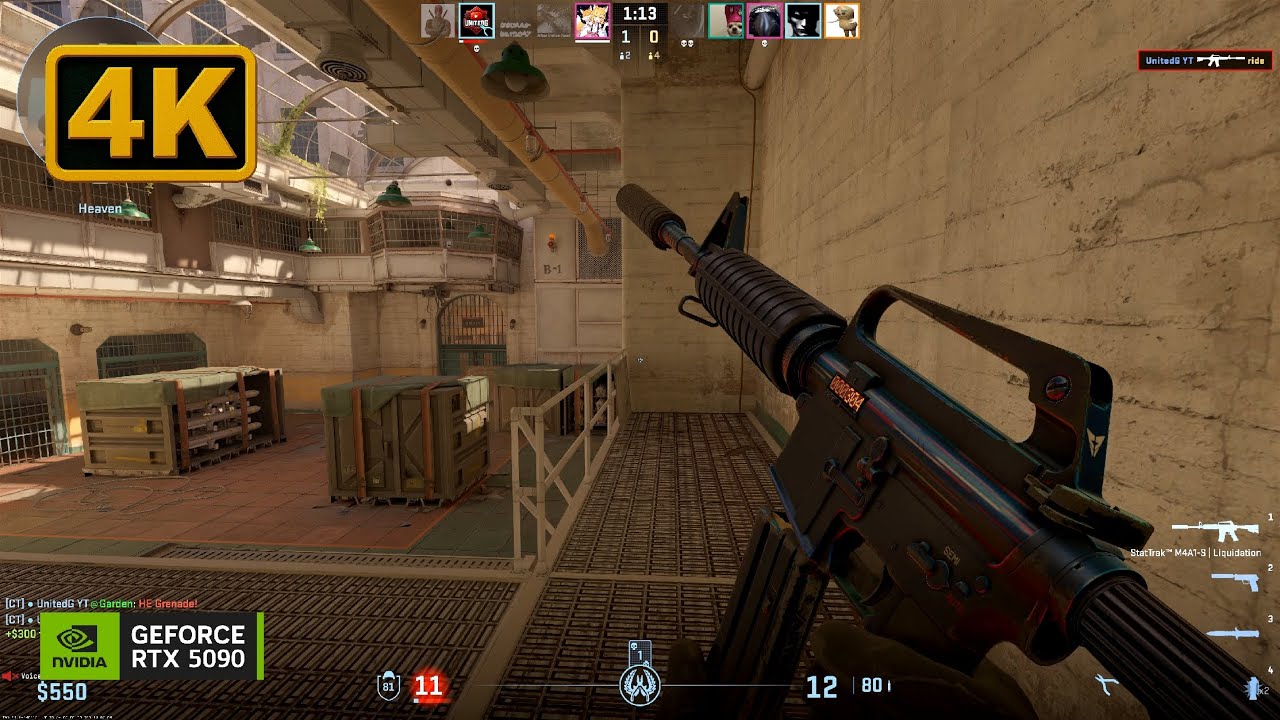Viewport: 1280px width, 720px height.
Task: Click the defuse kit pliers icon
Action: coord(1107,685)
